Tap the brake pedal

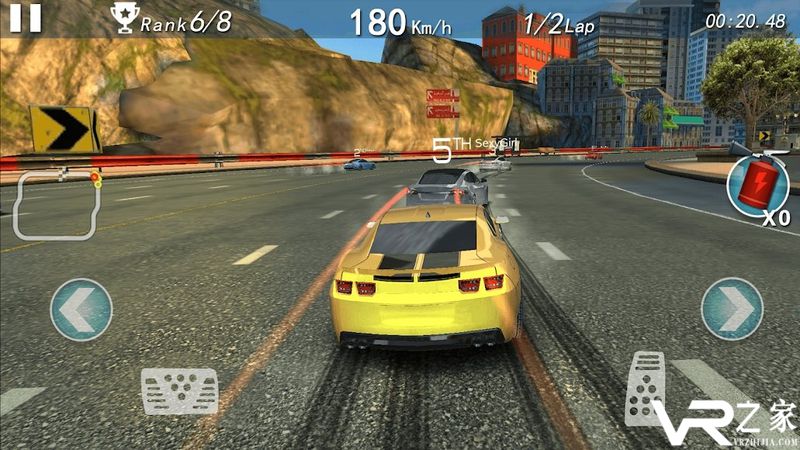[179, 390]
